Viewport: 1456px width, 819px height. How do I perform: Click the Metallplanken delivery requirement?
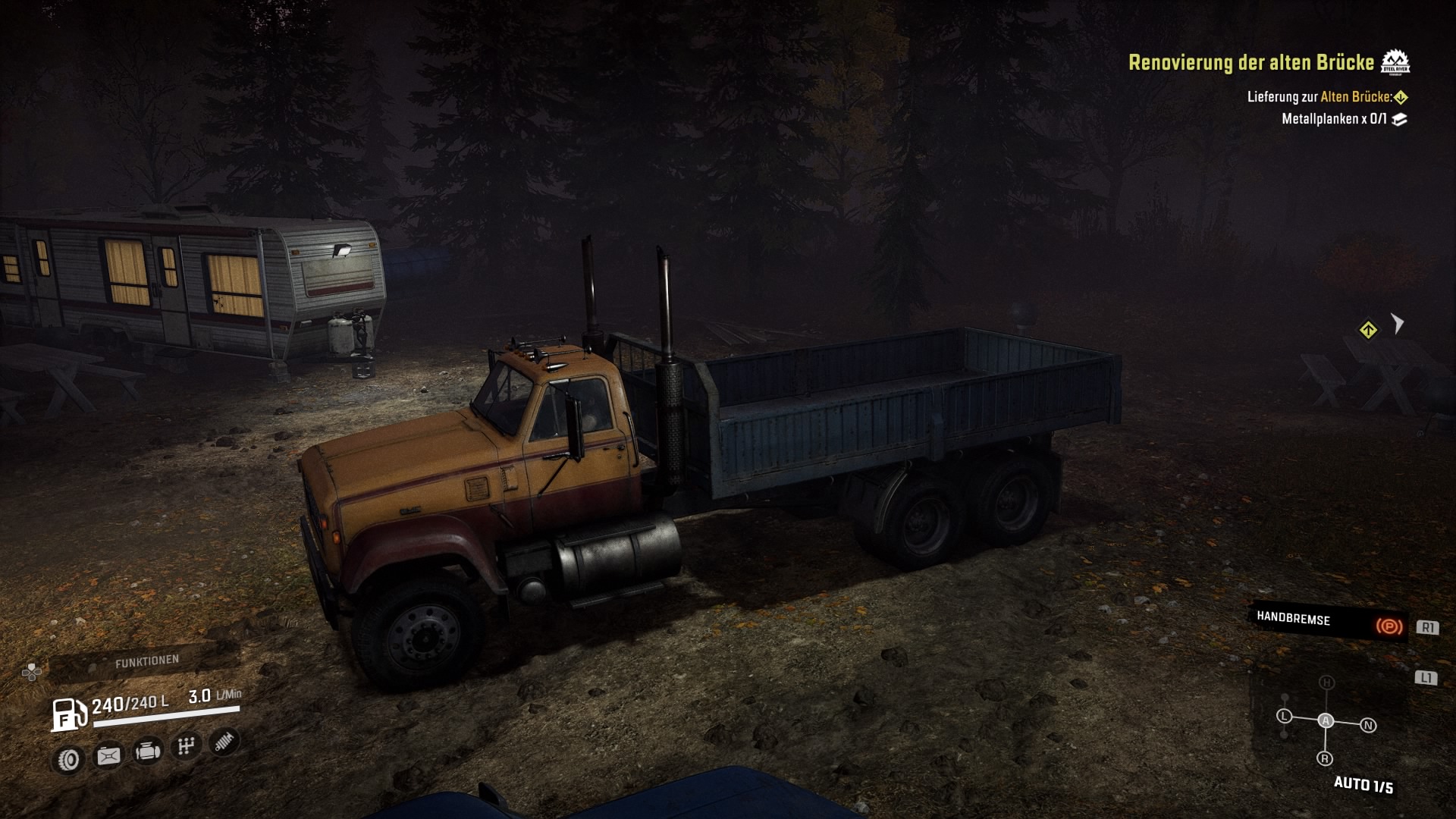[1335, 119]
